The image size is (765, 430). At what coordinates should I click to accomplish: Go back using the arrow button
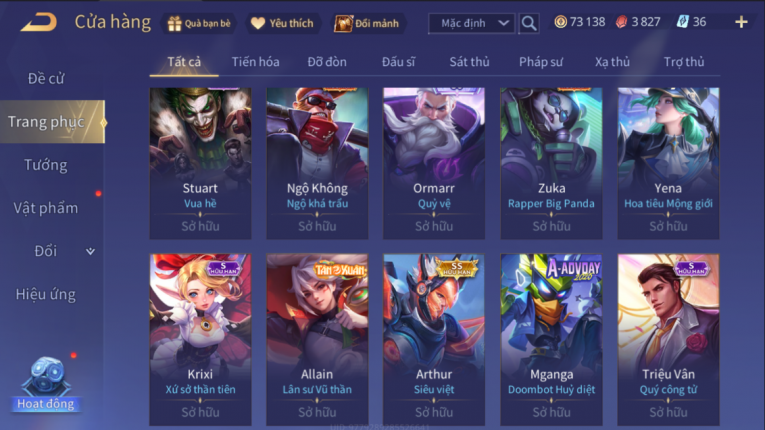(39, 22)
